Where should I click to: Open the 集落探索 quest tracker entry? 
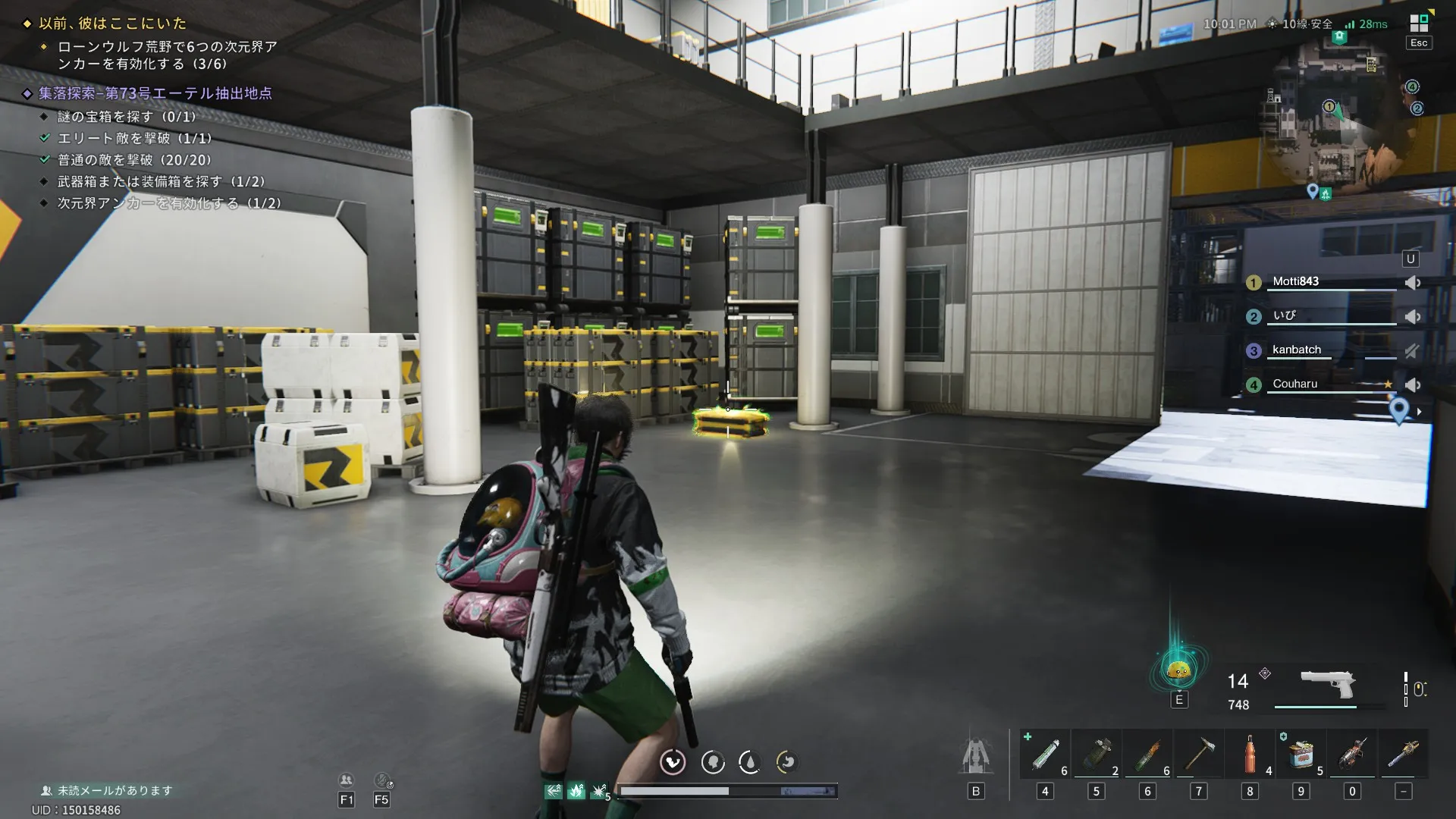[x=155, y=93]
